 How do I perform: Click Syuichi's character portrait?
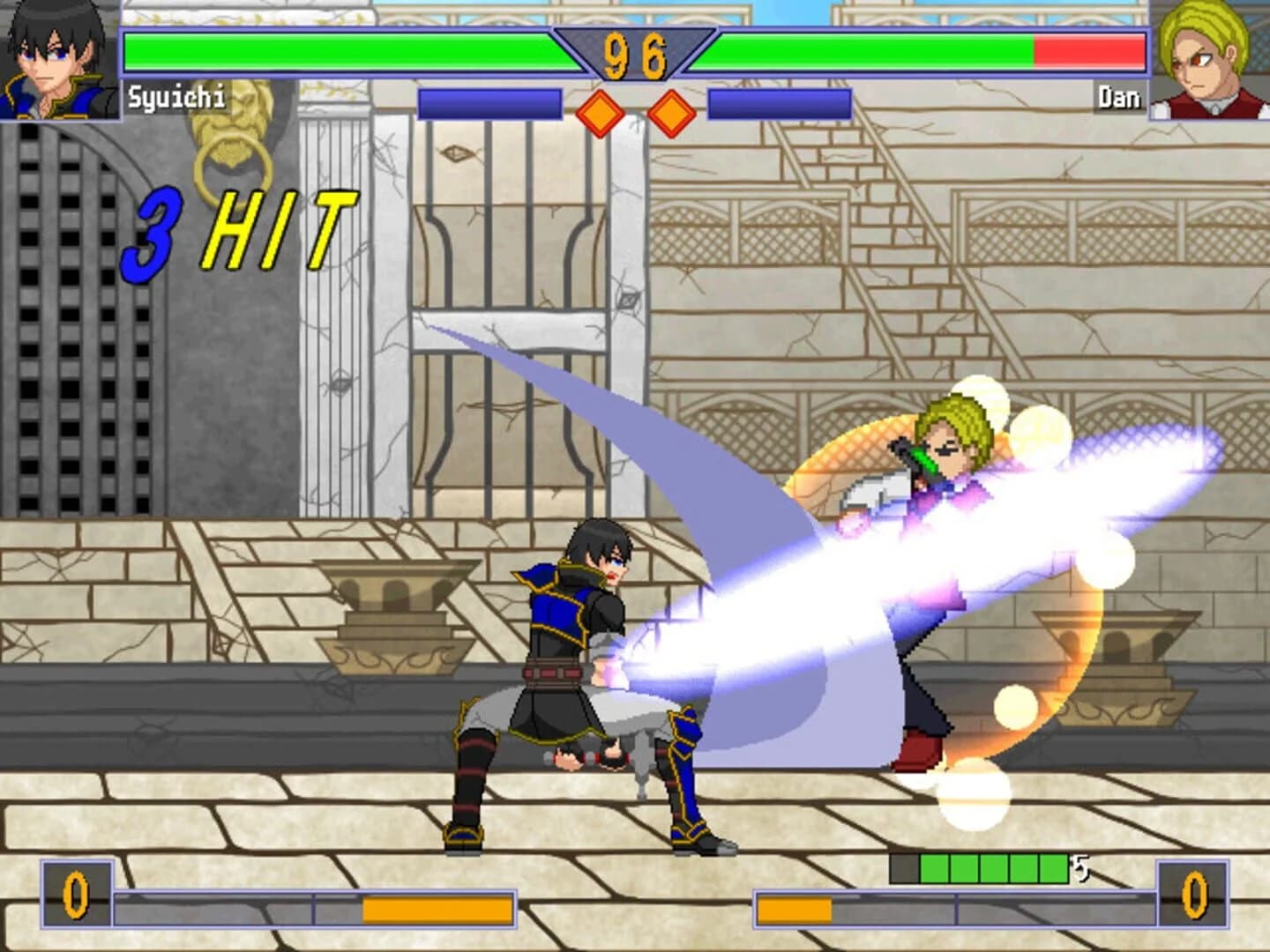pos(55,57)
